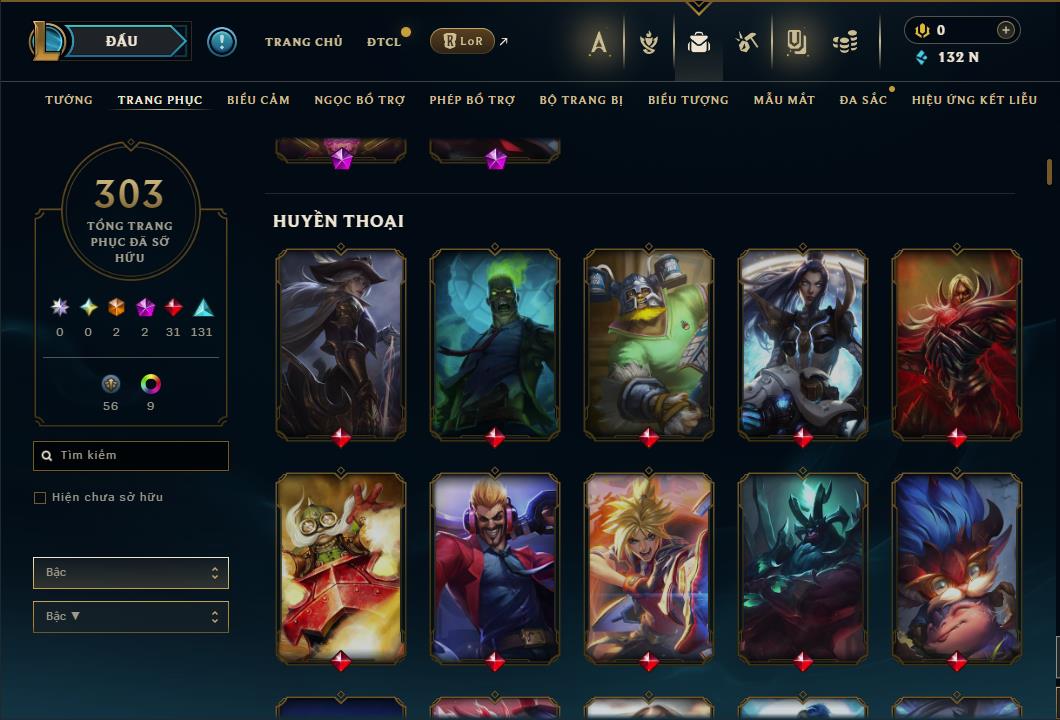The height and width of the screenshot is (720, 1060).
Task: Open the ĐTCL game mode
Action: (383, 42)
